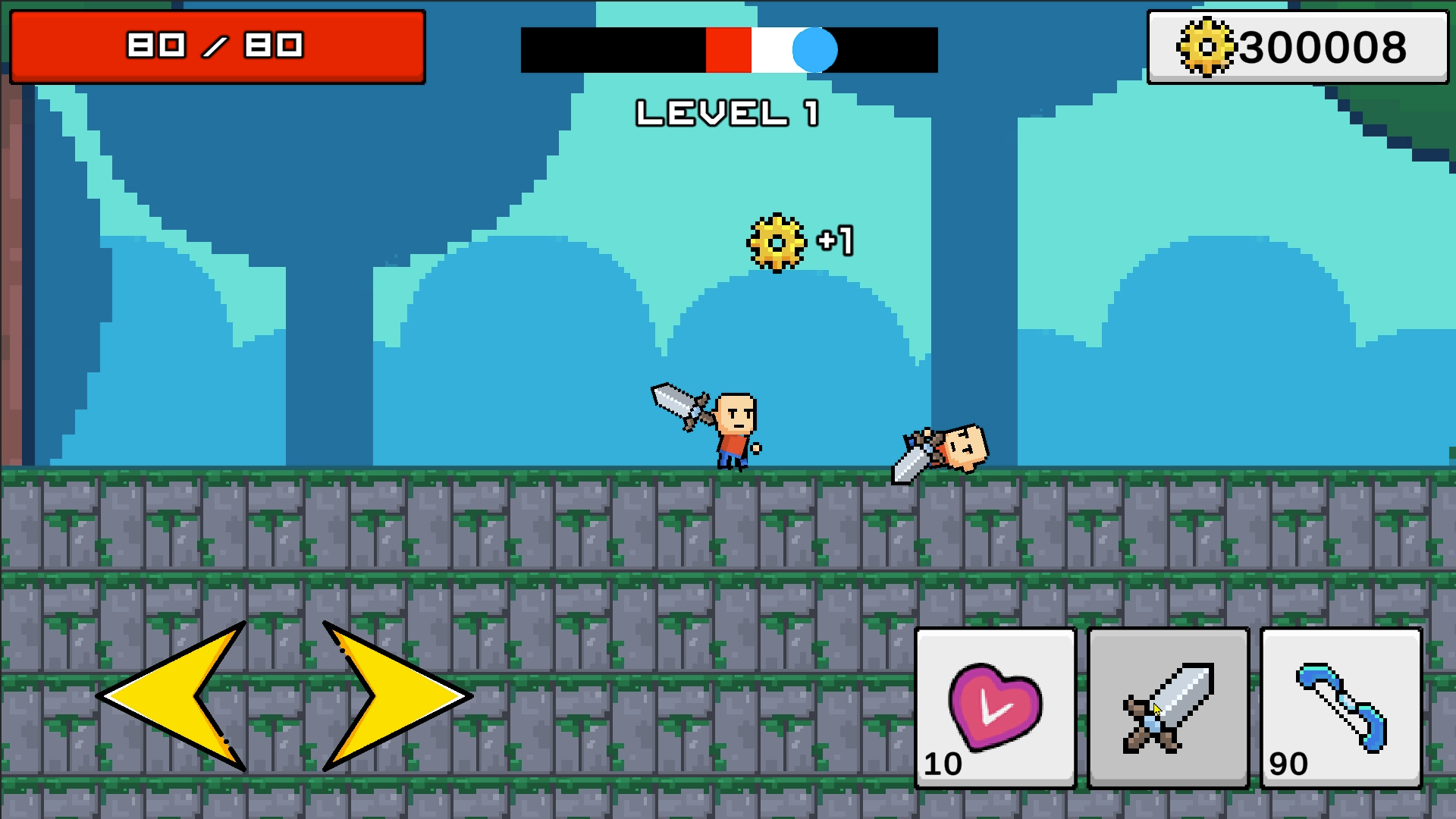Click the red section of the progress bar
Screen dimensions: 1456x819
(728, 51)
